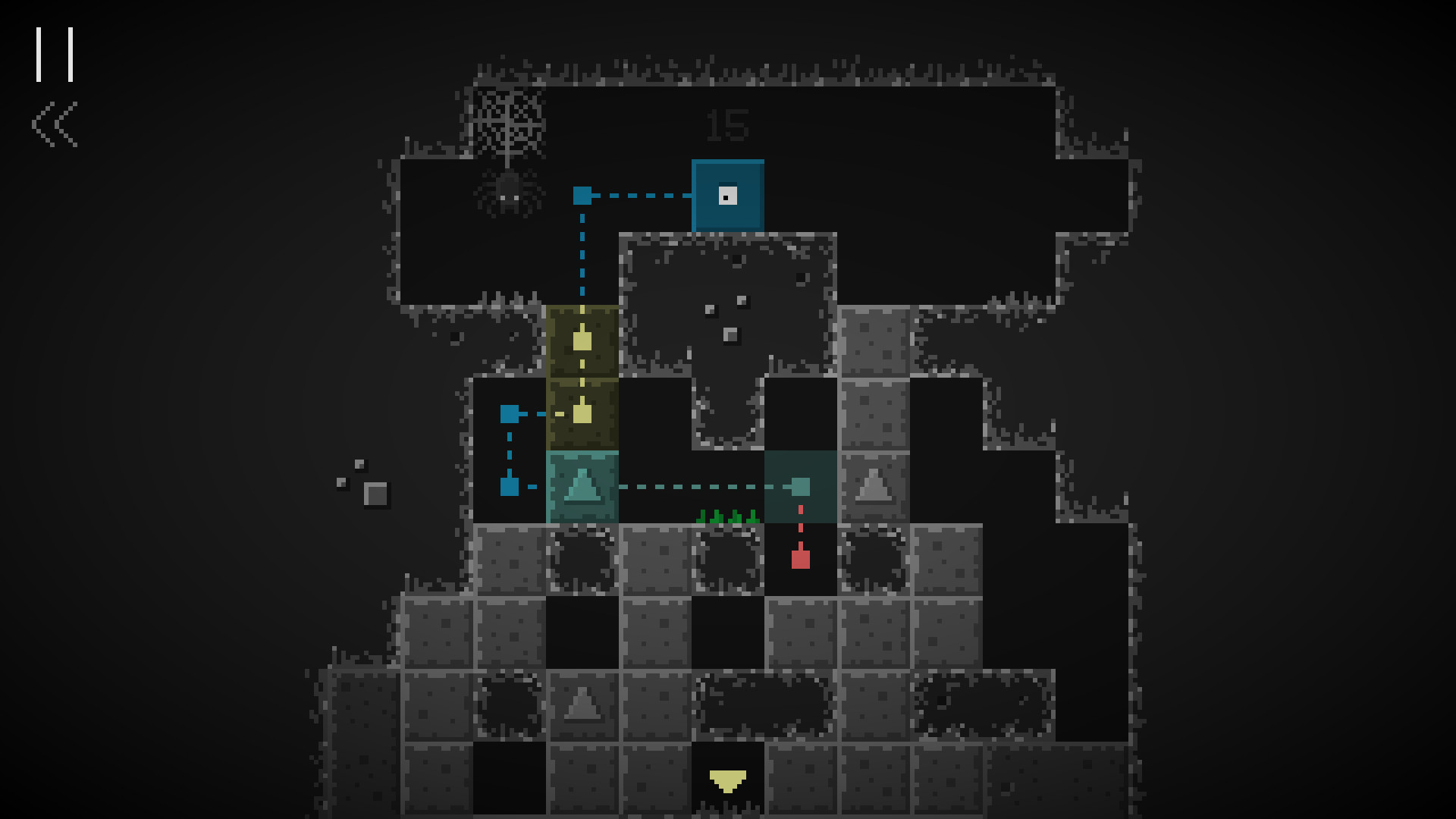Screen dimensions: 1456x819
Task: Click the spider hanging from the web
Action: pos(510,195)
